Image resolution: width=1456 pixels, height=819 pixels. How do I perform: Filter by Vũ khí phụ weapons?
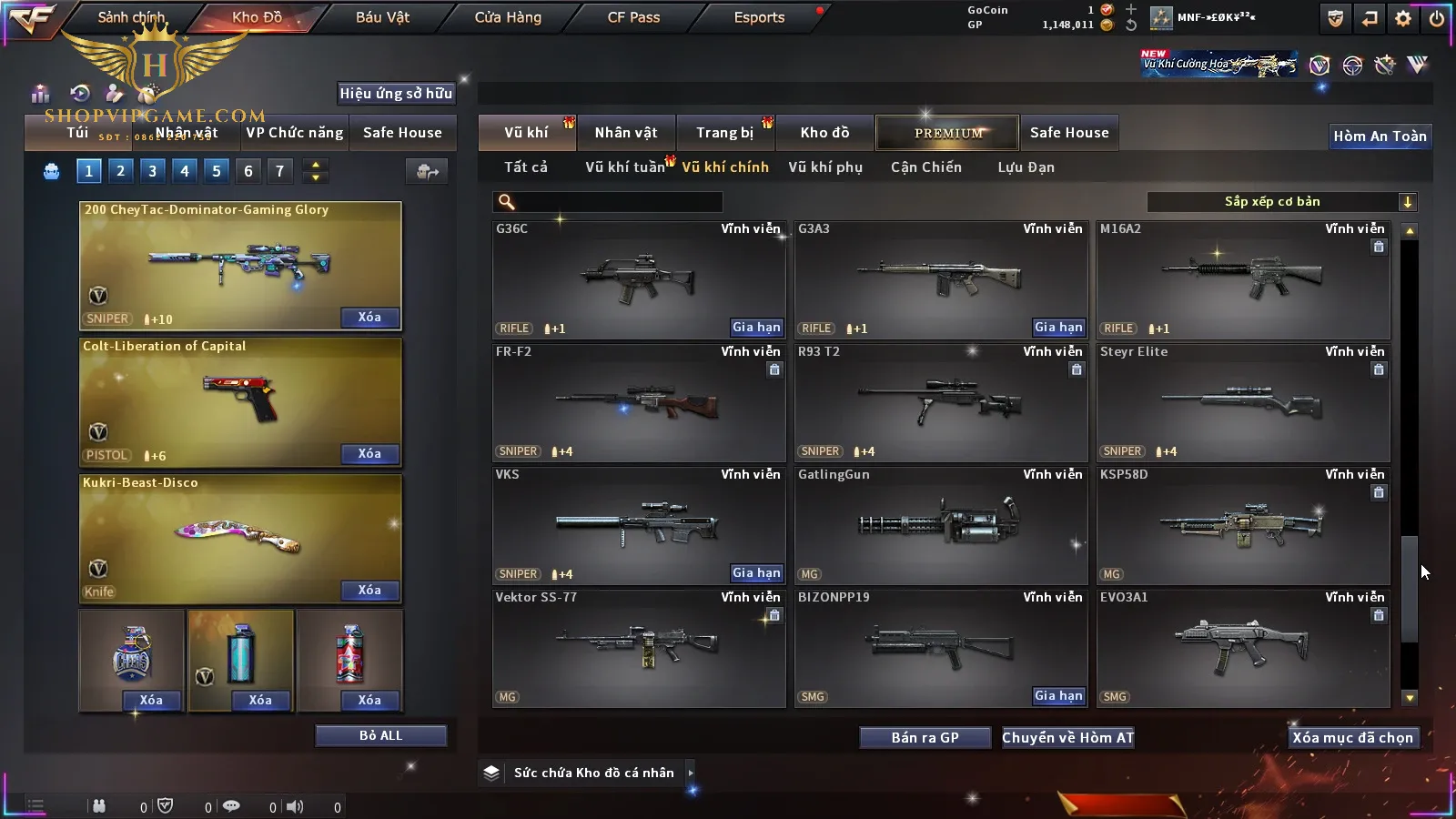coord(825,167)
